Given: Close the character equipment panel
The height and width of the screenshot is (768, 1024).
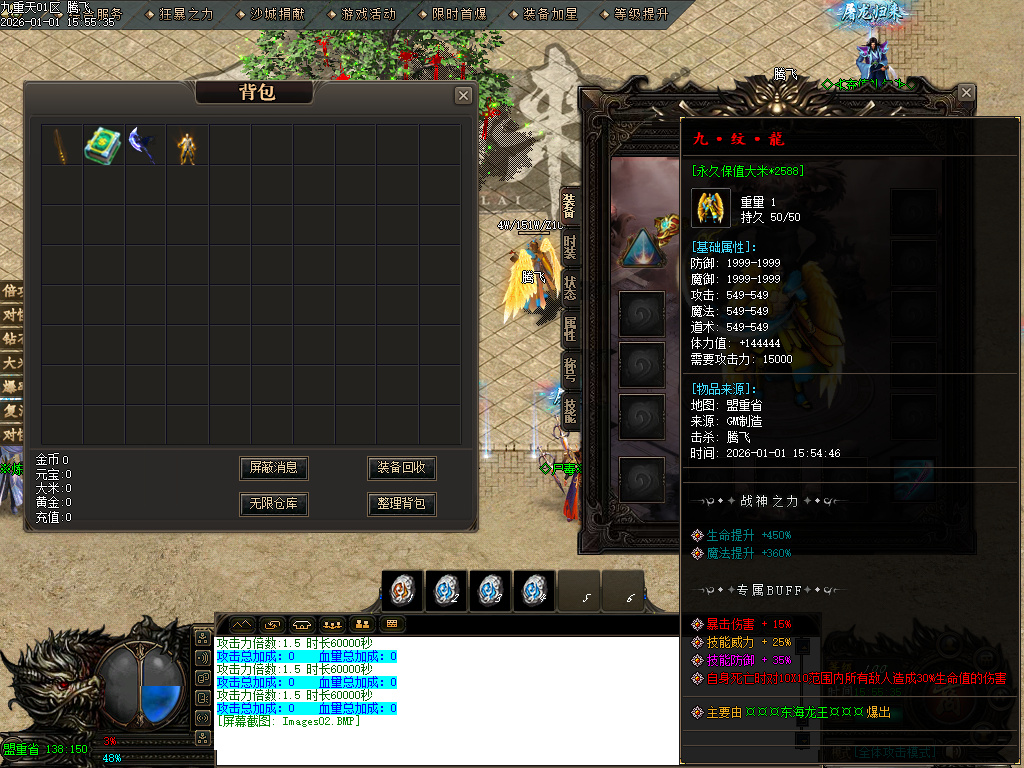Looking at the screenshot, I should point(966,93).
